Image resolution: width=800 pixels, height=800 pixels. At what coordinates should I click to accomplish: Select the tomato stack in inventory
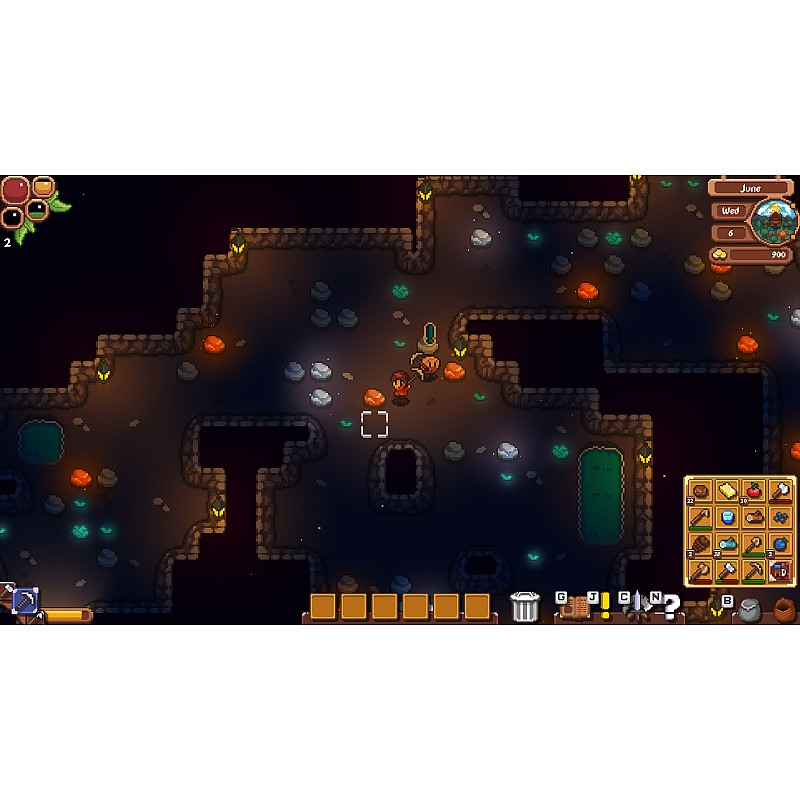pyautogui.click(x=753, y=491)
